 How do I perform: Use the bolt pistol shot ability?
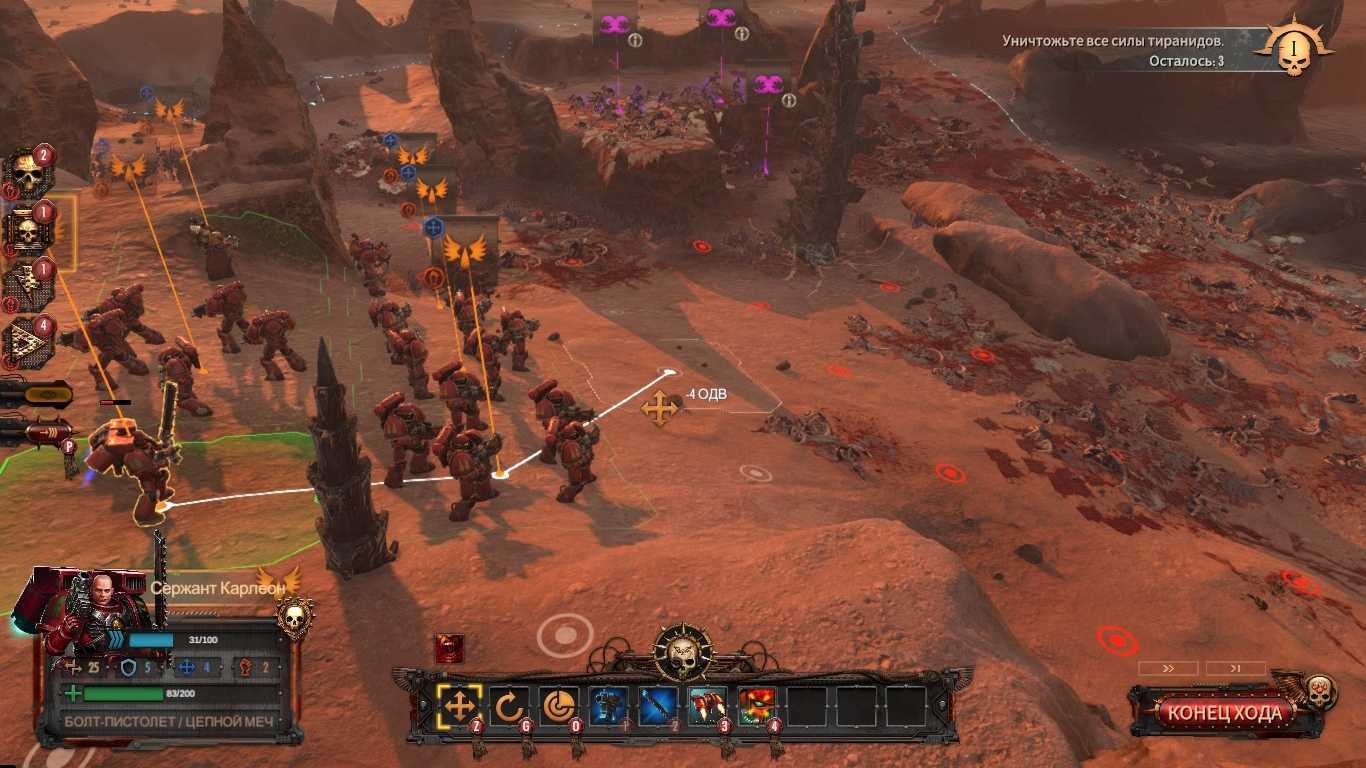[609, 706]
